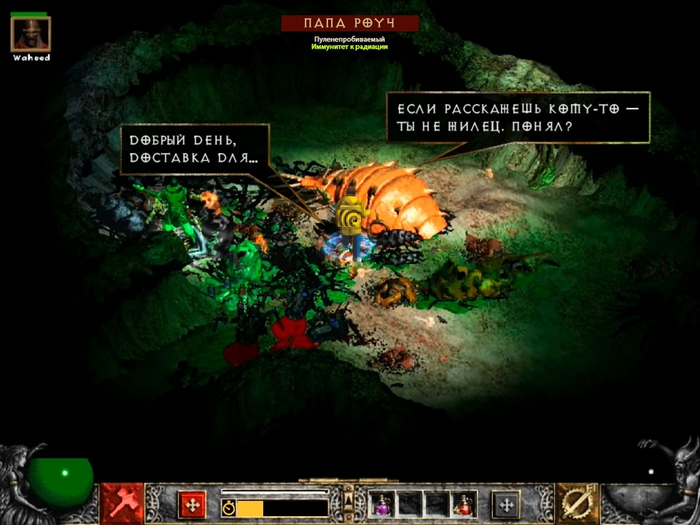Toggle the run/walk stamina icon
Viewport: 700px width, 525px height.
227,508
